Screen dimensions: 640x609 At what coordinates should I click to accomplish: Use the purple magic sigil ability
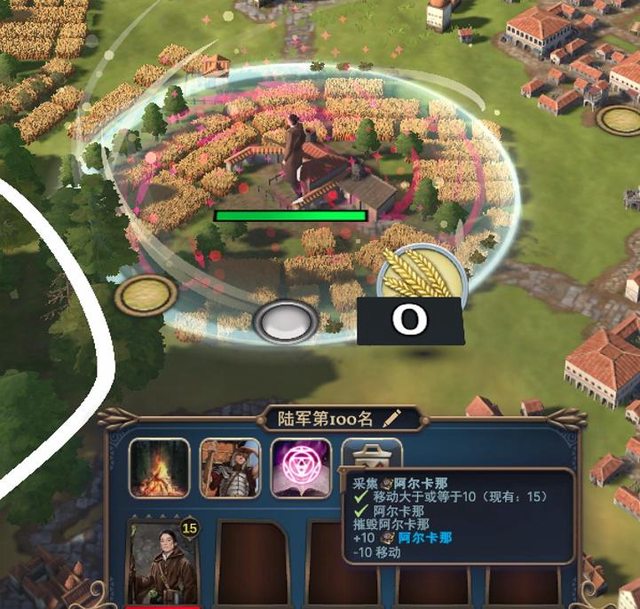click(x=301, y=467)
